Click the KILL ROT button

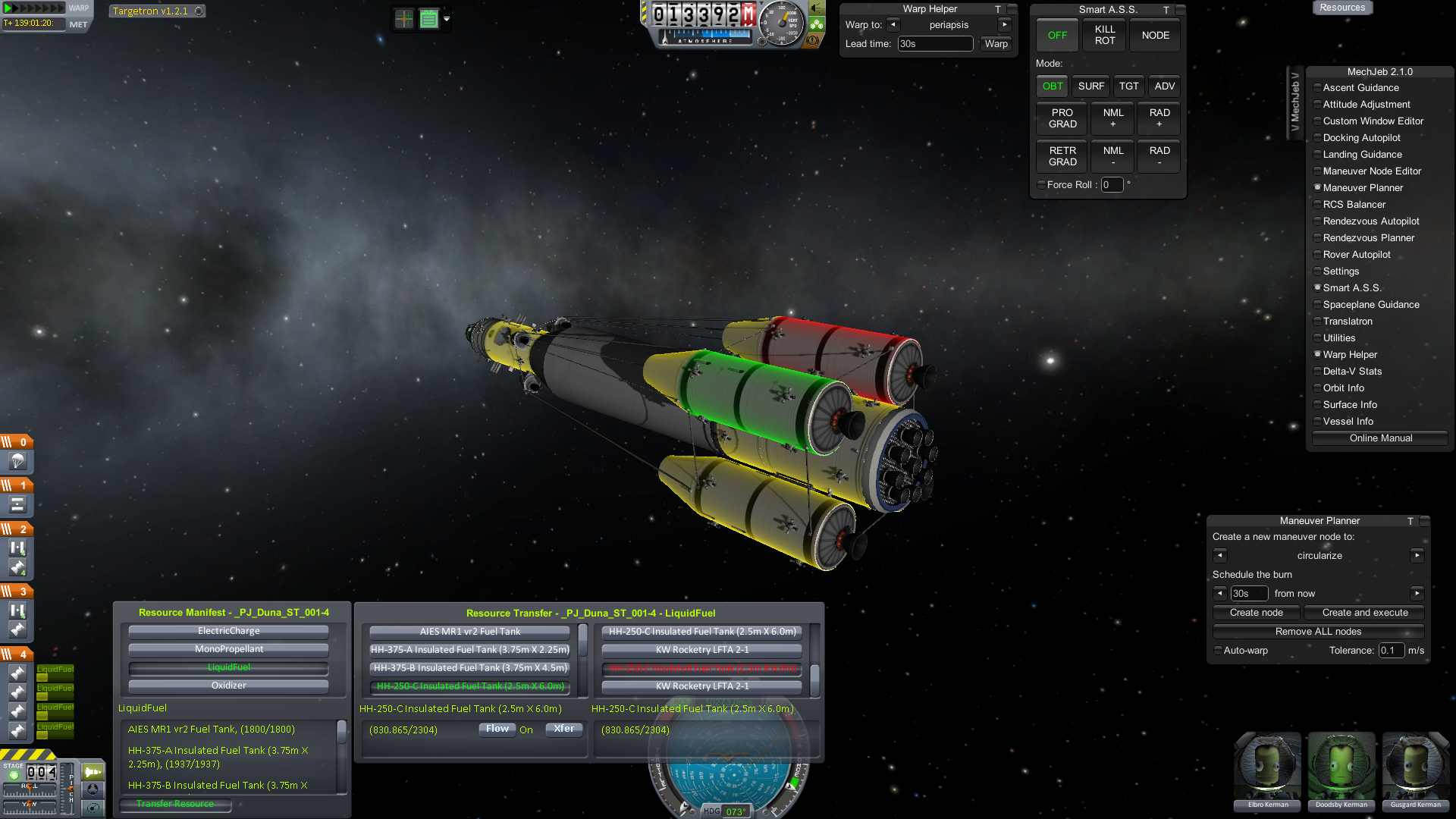1104,35
